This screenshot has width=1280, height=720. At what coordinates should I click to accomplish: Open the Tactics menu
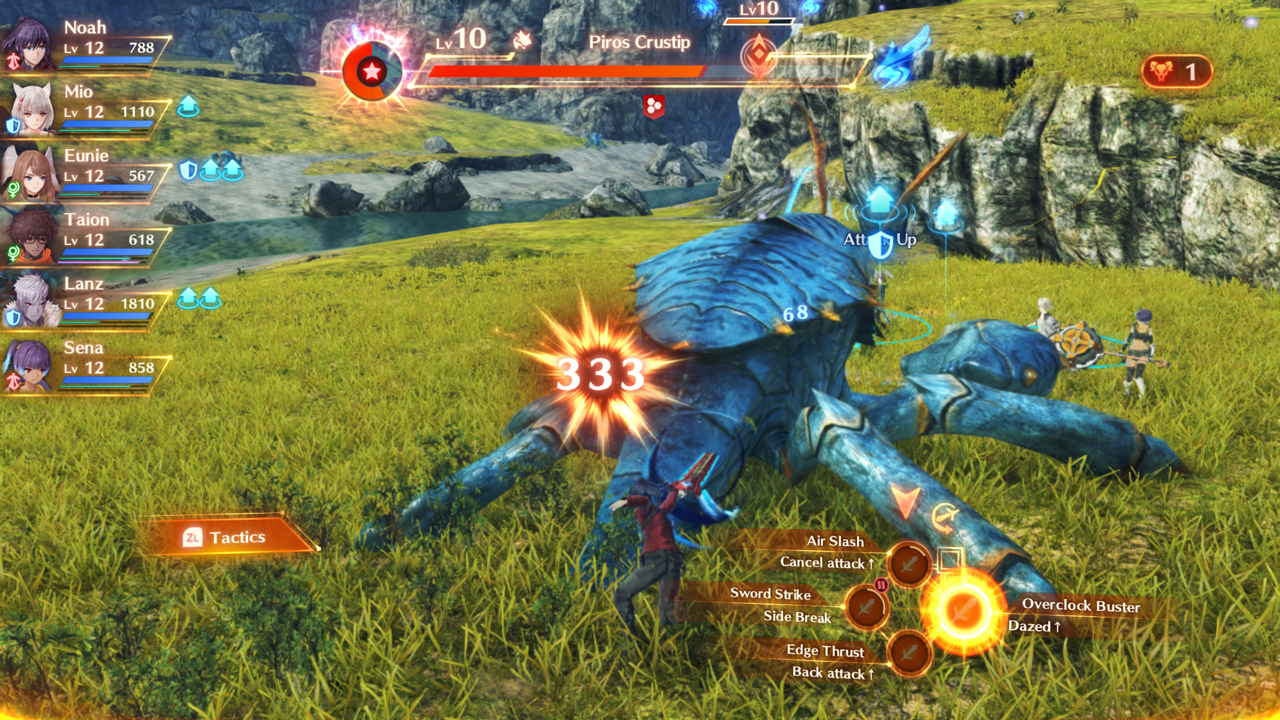227,537
